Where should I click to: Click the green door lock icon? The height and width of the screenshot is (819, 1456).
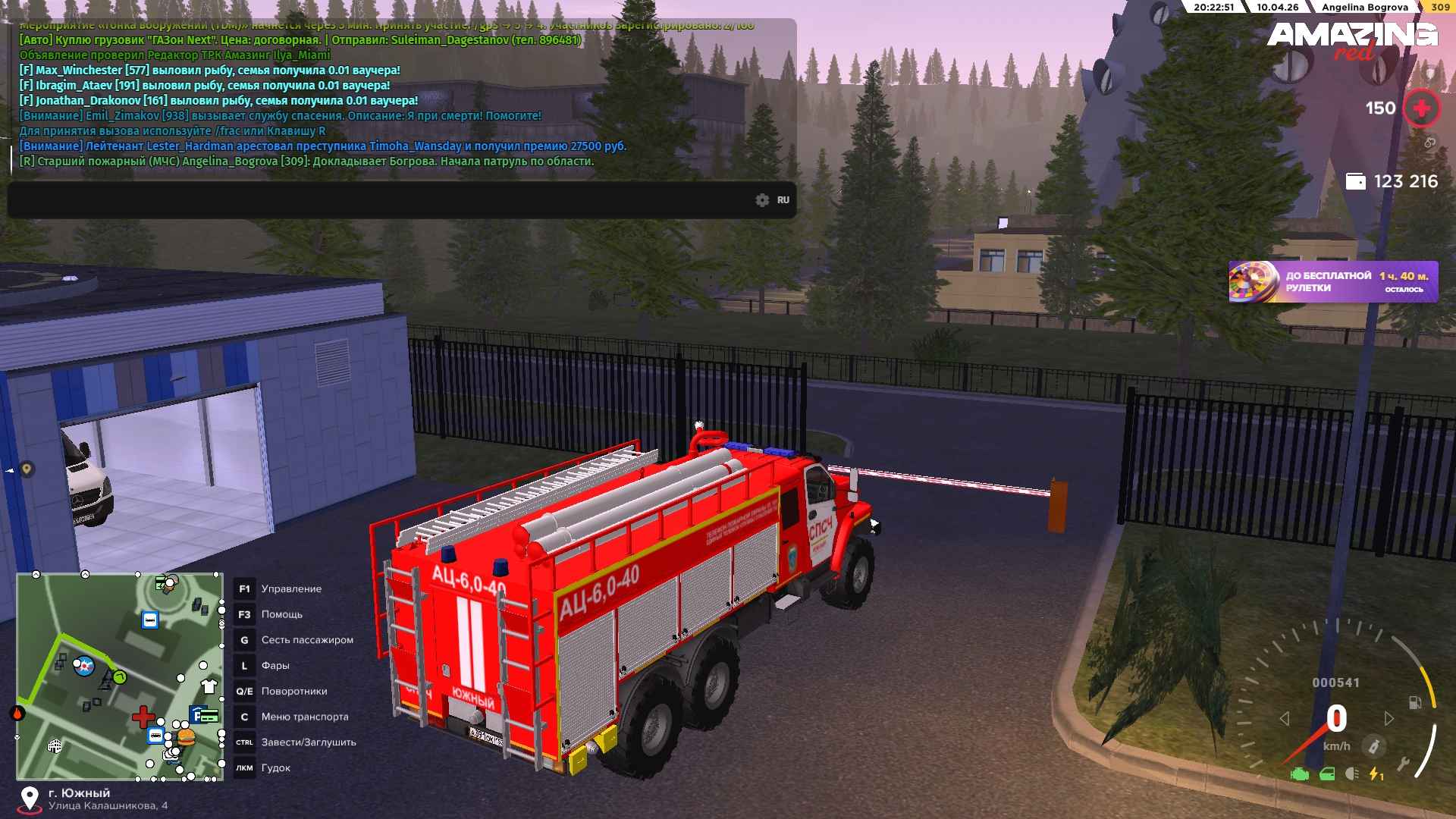tap(1327, 774)
